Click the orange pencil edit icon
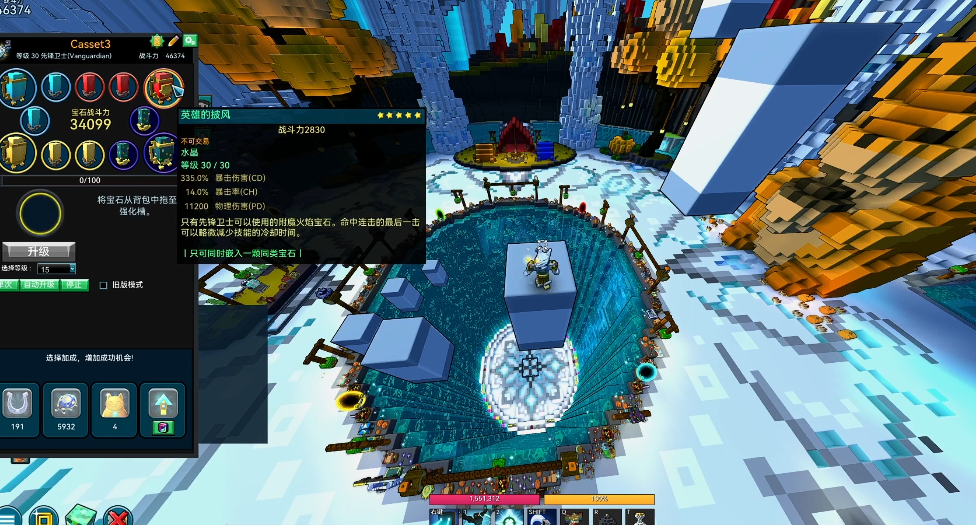Image resolution: width=976 pixels, height=525 pixels. pyautogui.click(x=173, y=41)
